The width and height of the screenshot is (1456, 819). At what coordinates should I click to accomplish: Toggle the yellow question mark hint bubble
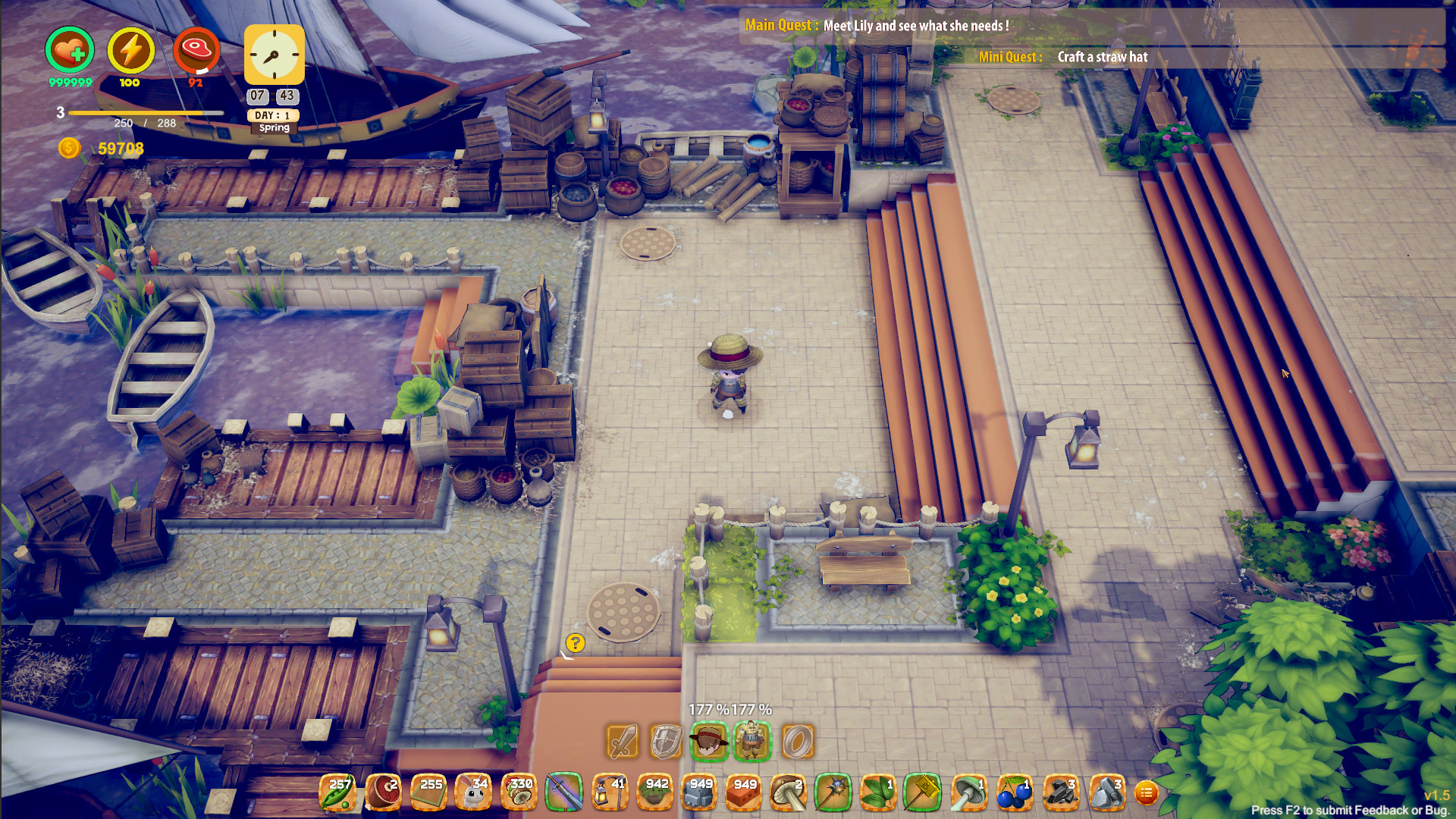pos(576,644)
